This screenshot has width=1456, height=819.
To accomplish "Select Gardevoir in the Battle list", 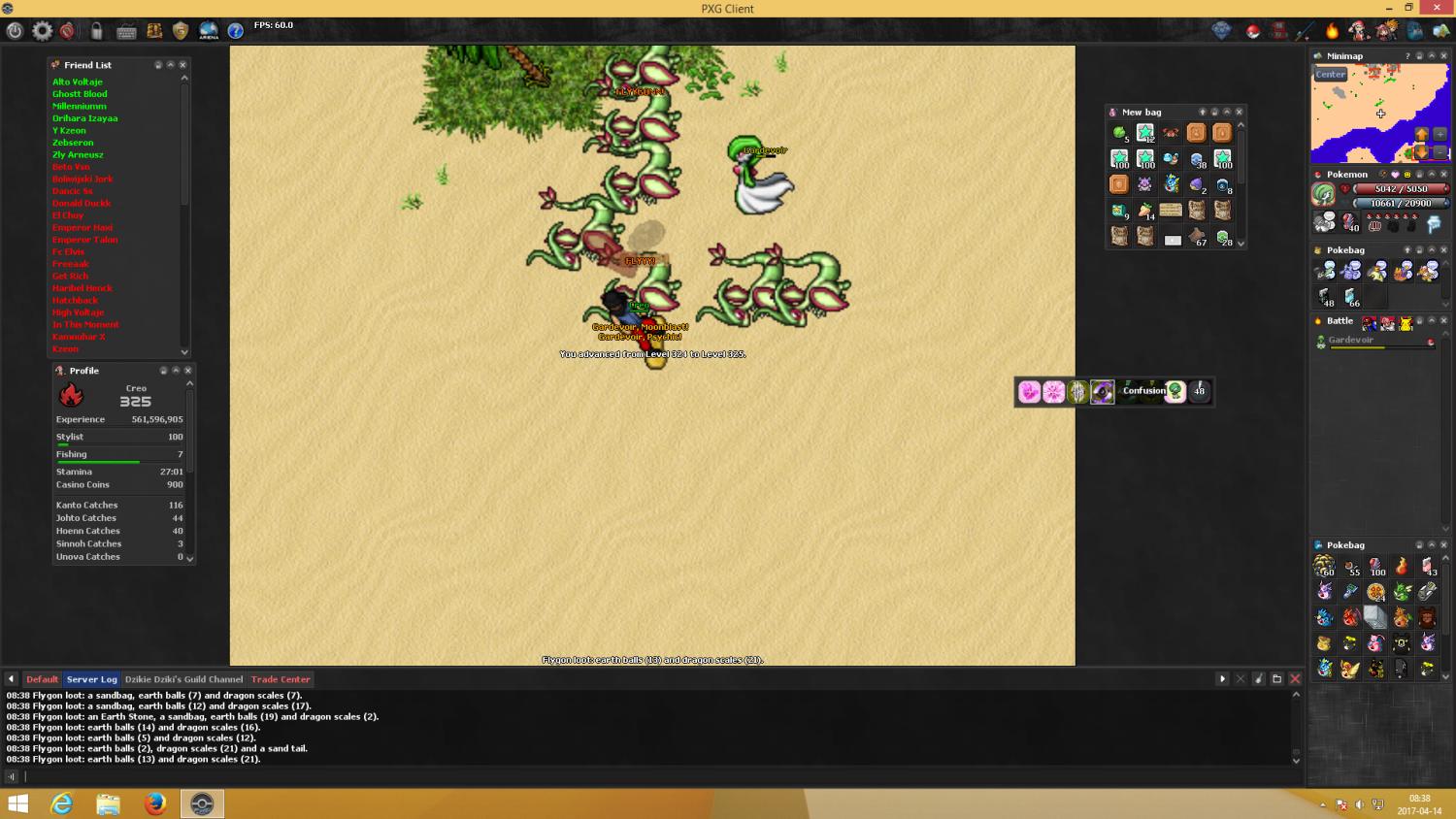I will tap(1350, 341).
